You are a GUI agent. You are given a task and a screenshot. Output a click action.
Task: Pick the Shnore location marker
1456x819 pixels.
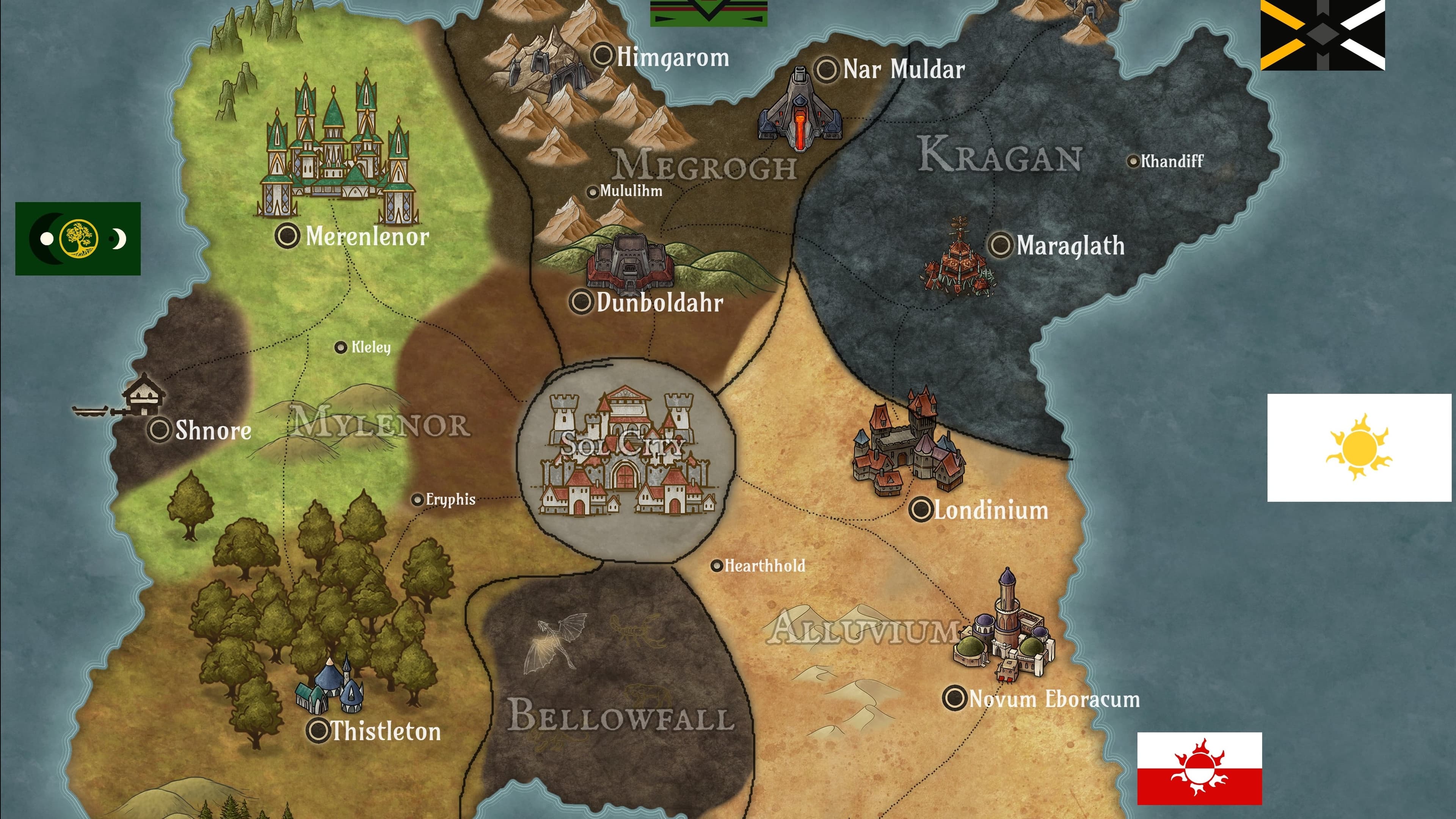click(159, 430)
